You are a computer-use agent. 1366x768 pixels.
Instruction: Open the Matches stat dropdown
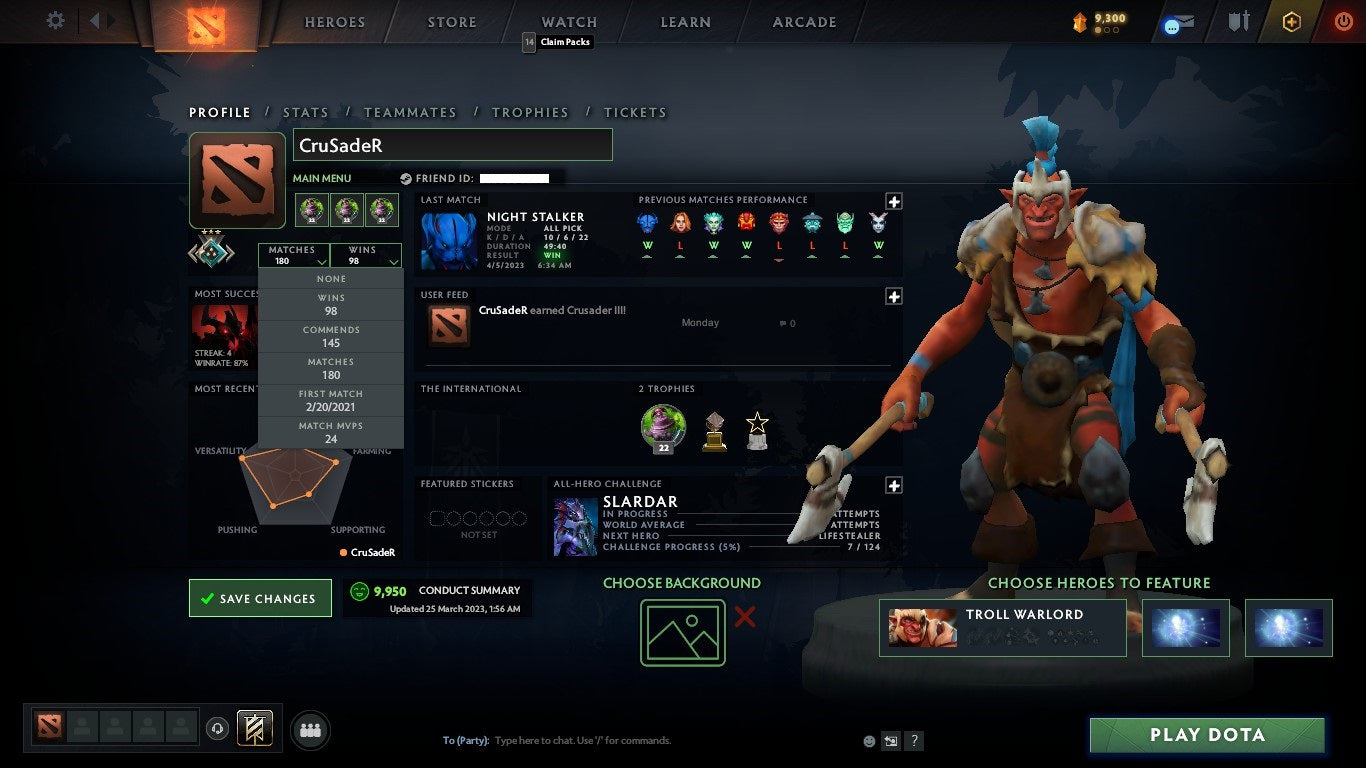[293, 255]
